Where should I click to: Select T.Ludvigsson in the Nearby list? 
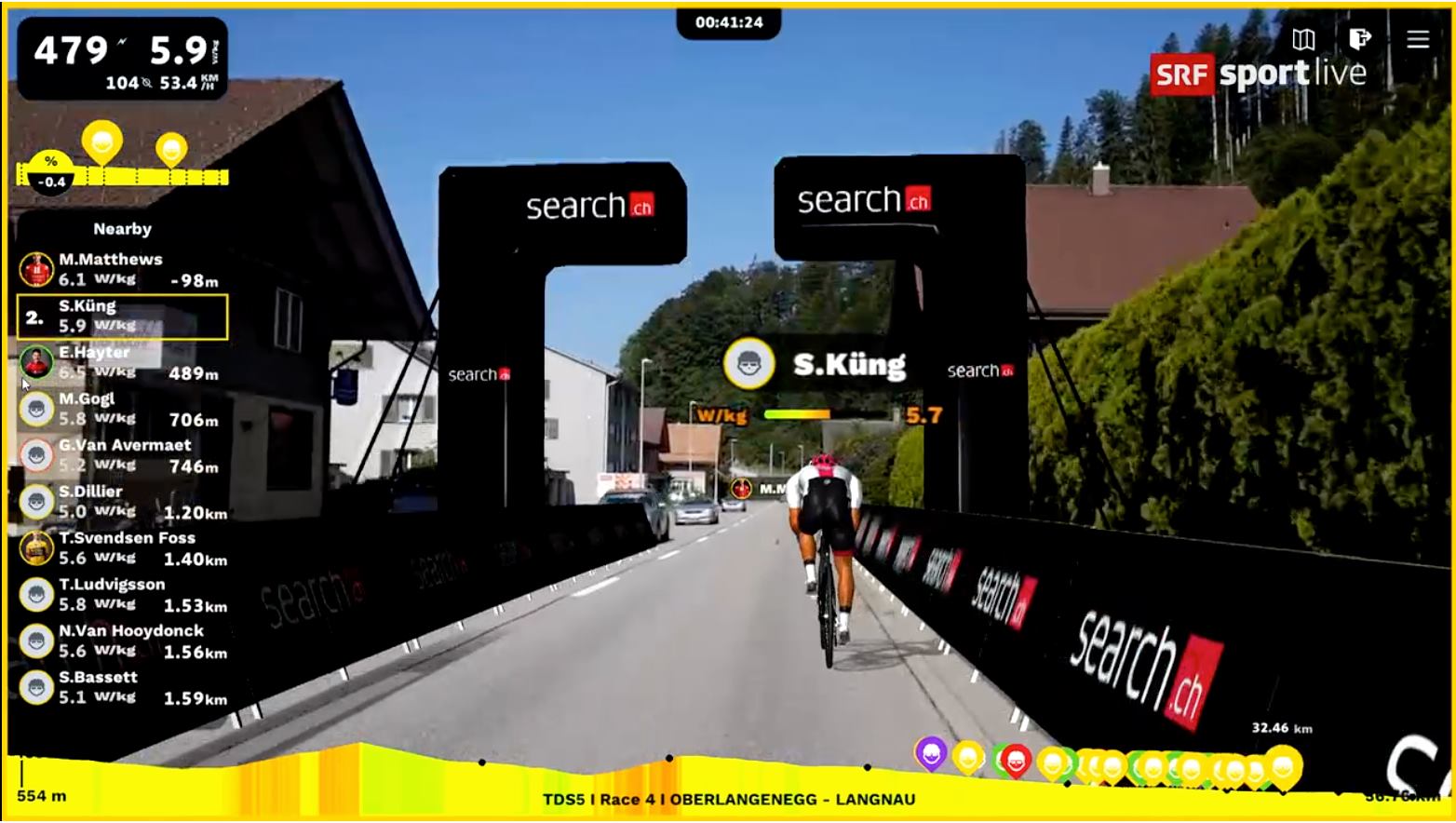(x=123, y=595)
